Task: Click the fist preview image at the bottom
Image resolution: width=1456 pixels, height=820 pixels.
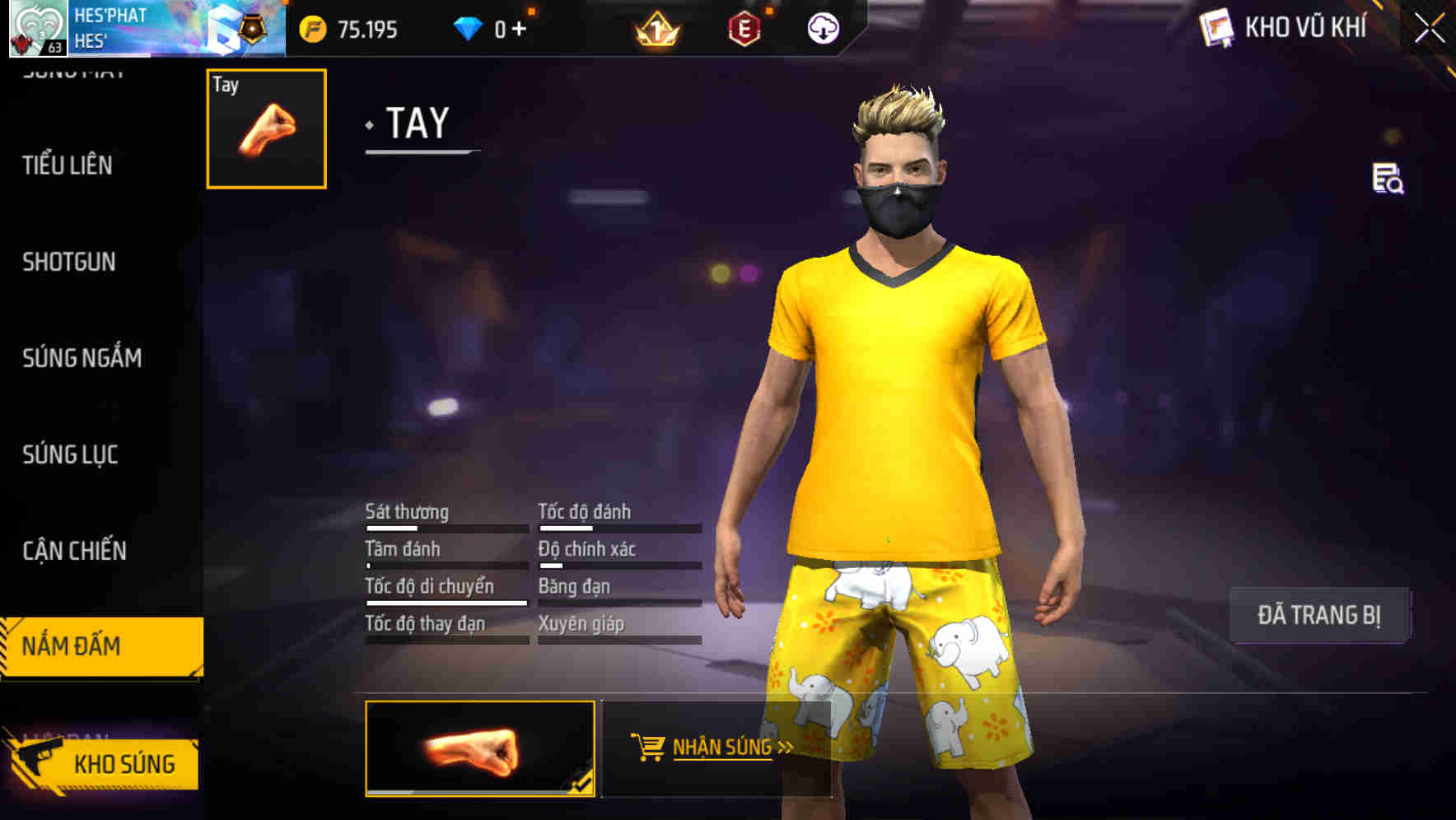Action: [x=480, y=751]
